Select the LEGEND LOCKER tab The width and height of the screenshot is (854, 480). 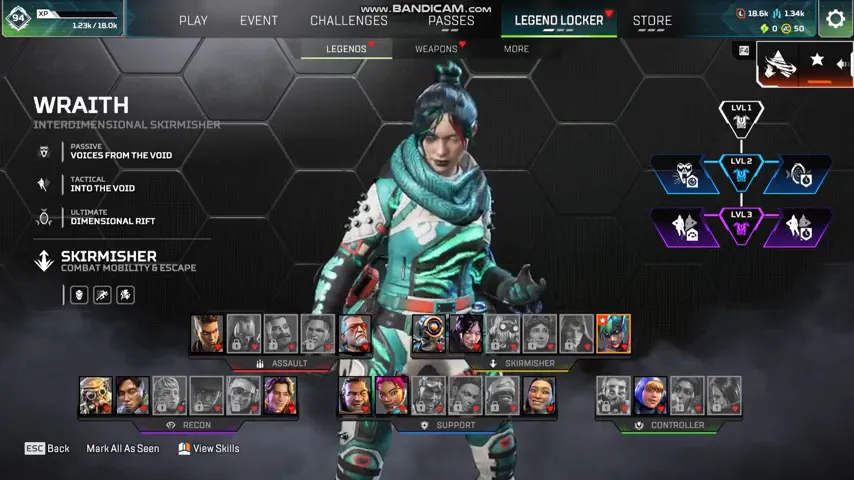[559, 20]
